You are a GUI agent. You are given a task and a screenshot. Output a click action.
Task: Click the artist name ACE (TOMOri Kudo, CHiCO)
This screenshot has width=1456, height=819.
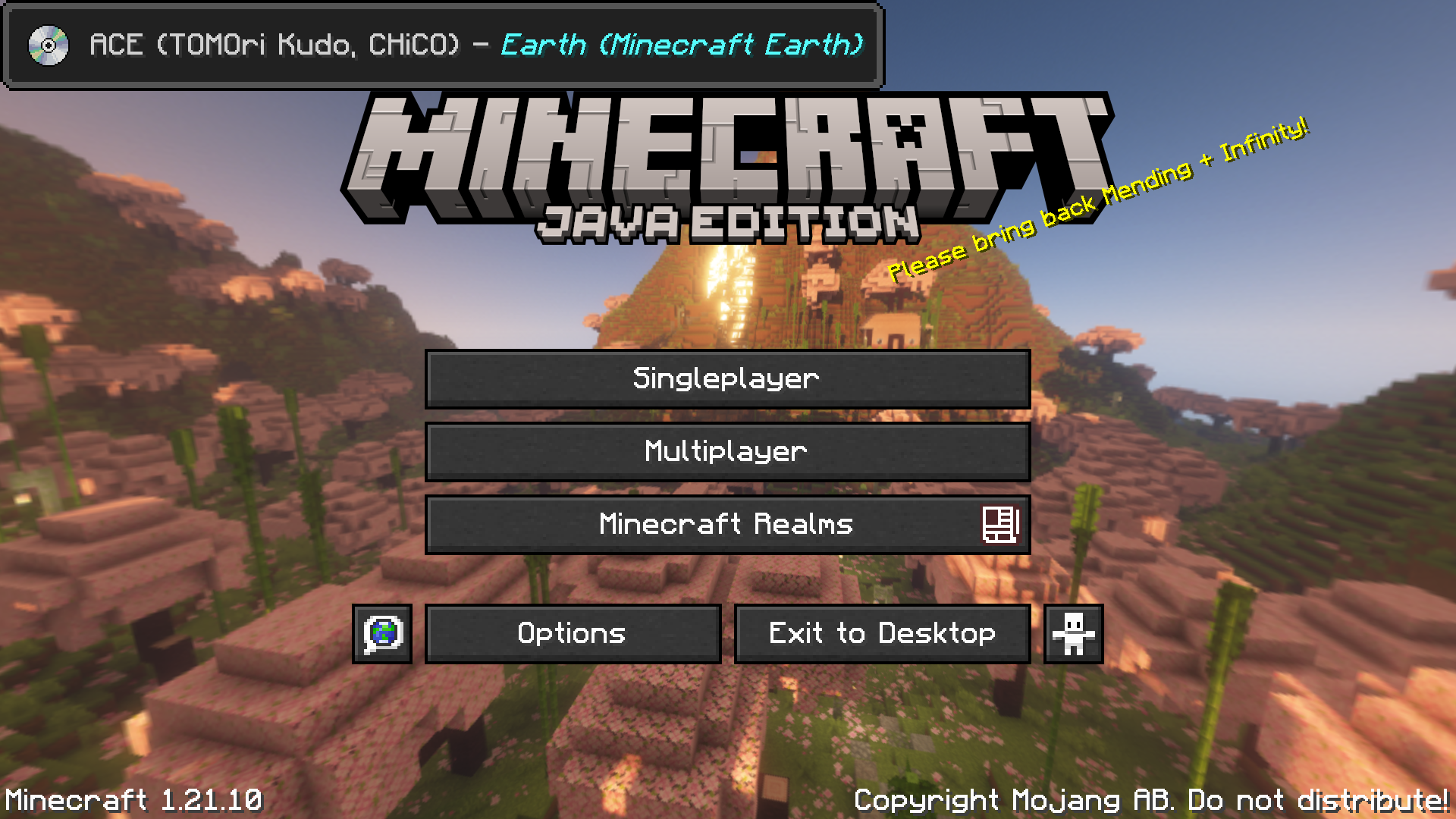tap(275, 45)
